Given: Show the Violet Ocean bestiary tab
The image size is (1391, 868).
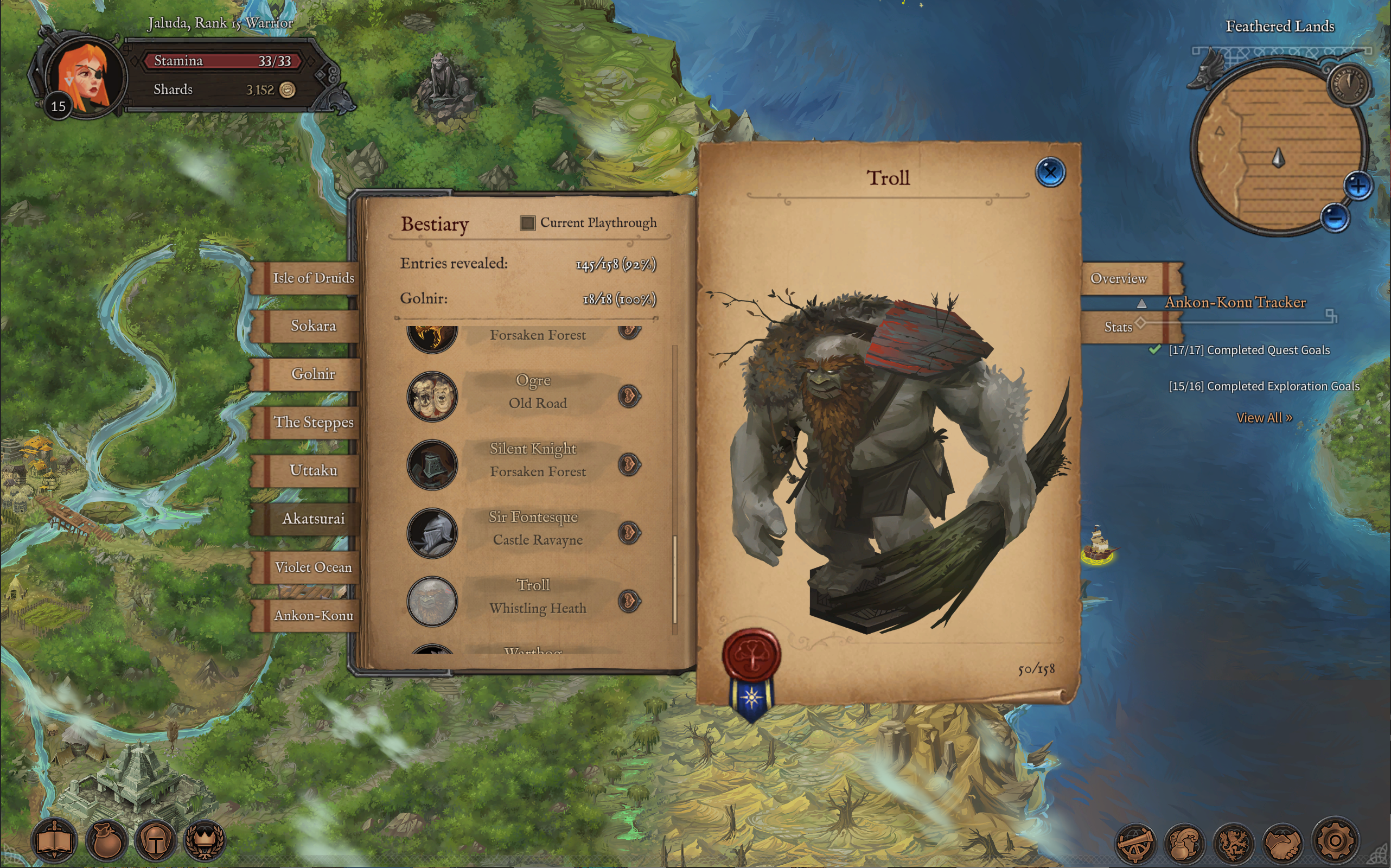Looking at the screenshot, I should point(312,567).
